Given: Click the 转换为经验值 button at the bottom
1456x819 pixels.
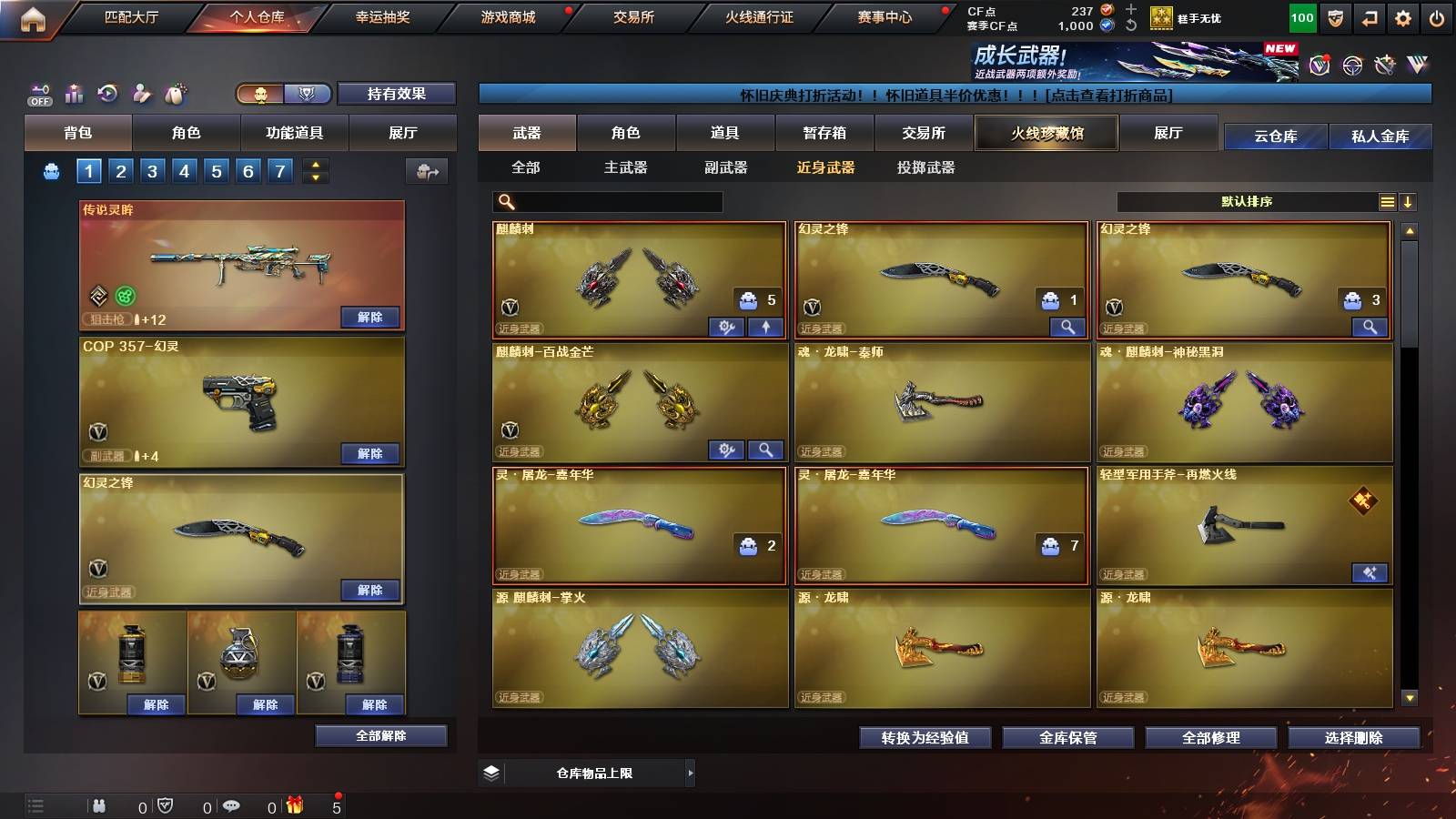Looking at the screenshot, I should click(x=925, y=738).
